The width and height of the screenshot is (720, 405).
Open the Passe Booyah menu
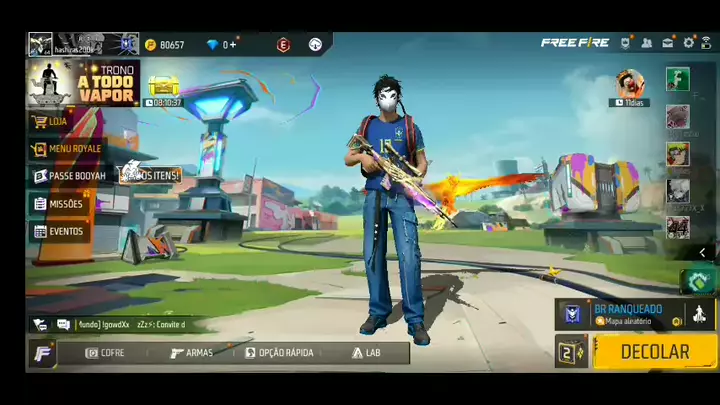(x=70, y=176)
